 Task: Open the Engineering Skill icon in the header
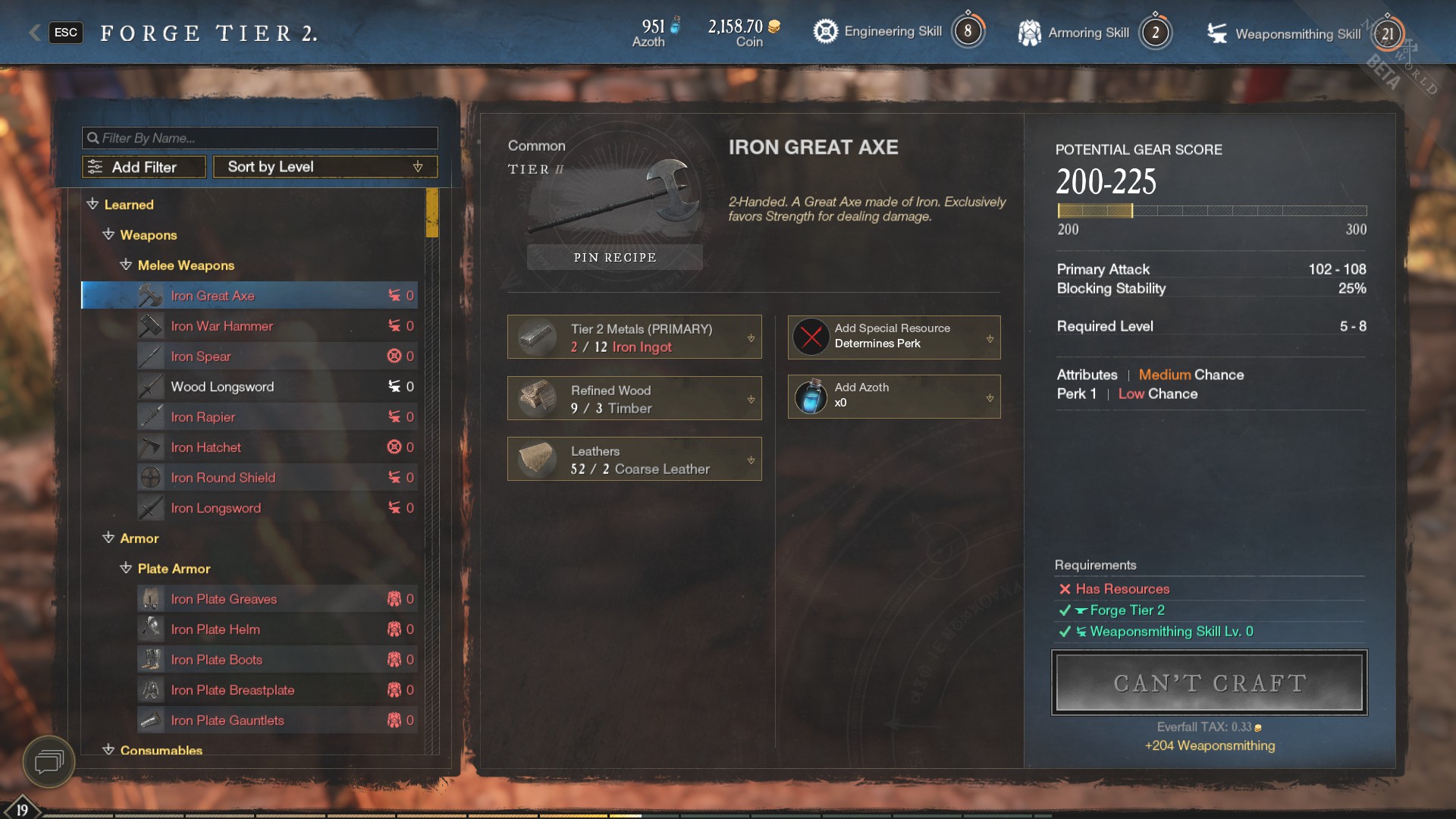tap(824, 31)
